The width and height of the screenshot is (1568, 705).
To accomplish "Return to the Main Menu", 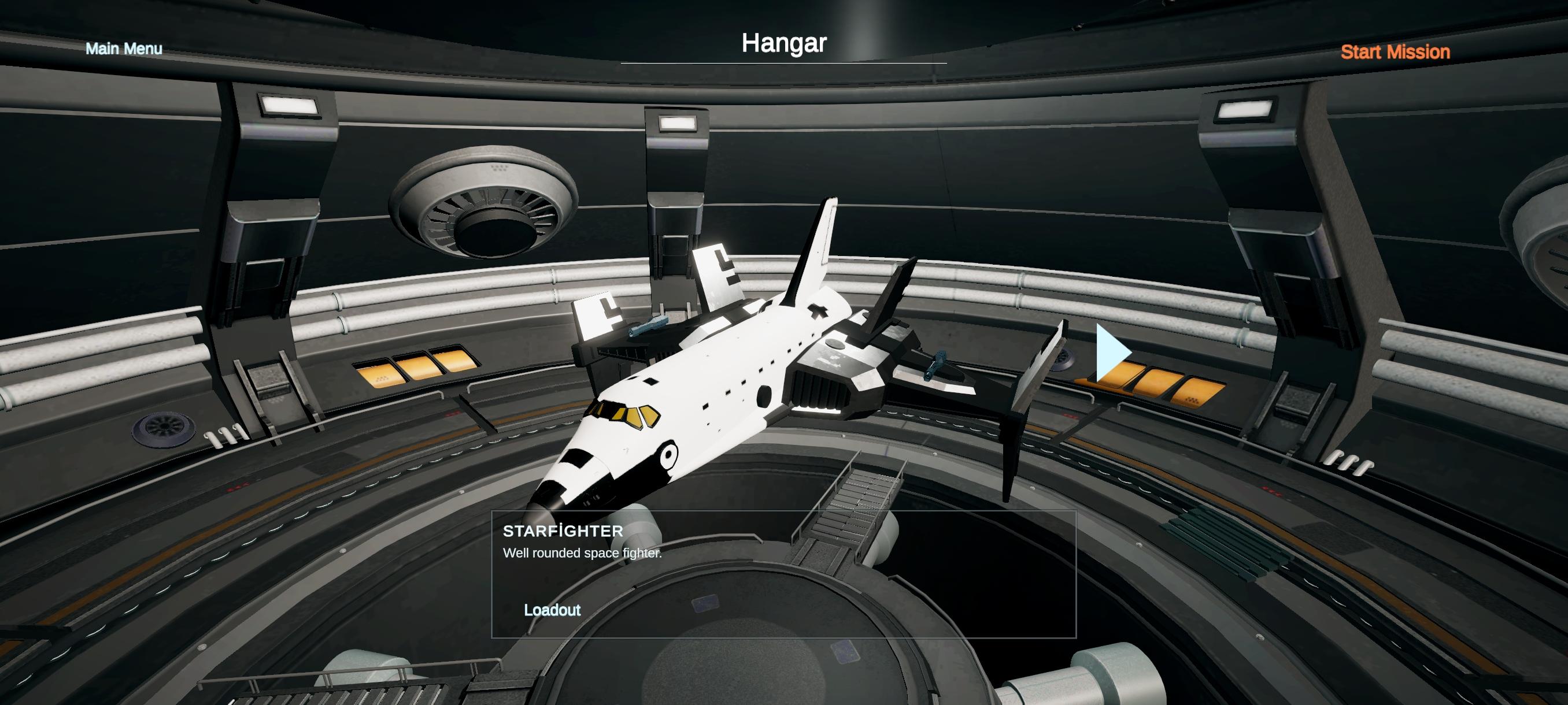I will pyautogui.click(x=124, y=49).
